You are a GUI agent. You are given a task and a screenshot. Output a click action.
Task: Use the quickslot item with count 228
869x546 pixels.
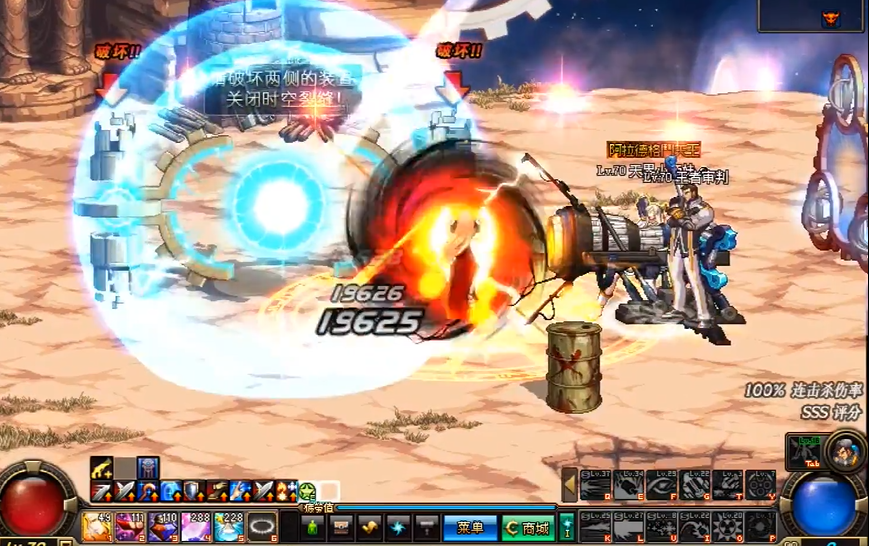tap(229, 526)
